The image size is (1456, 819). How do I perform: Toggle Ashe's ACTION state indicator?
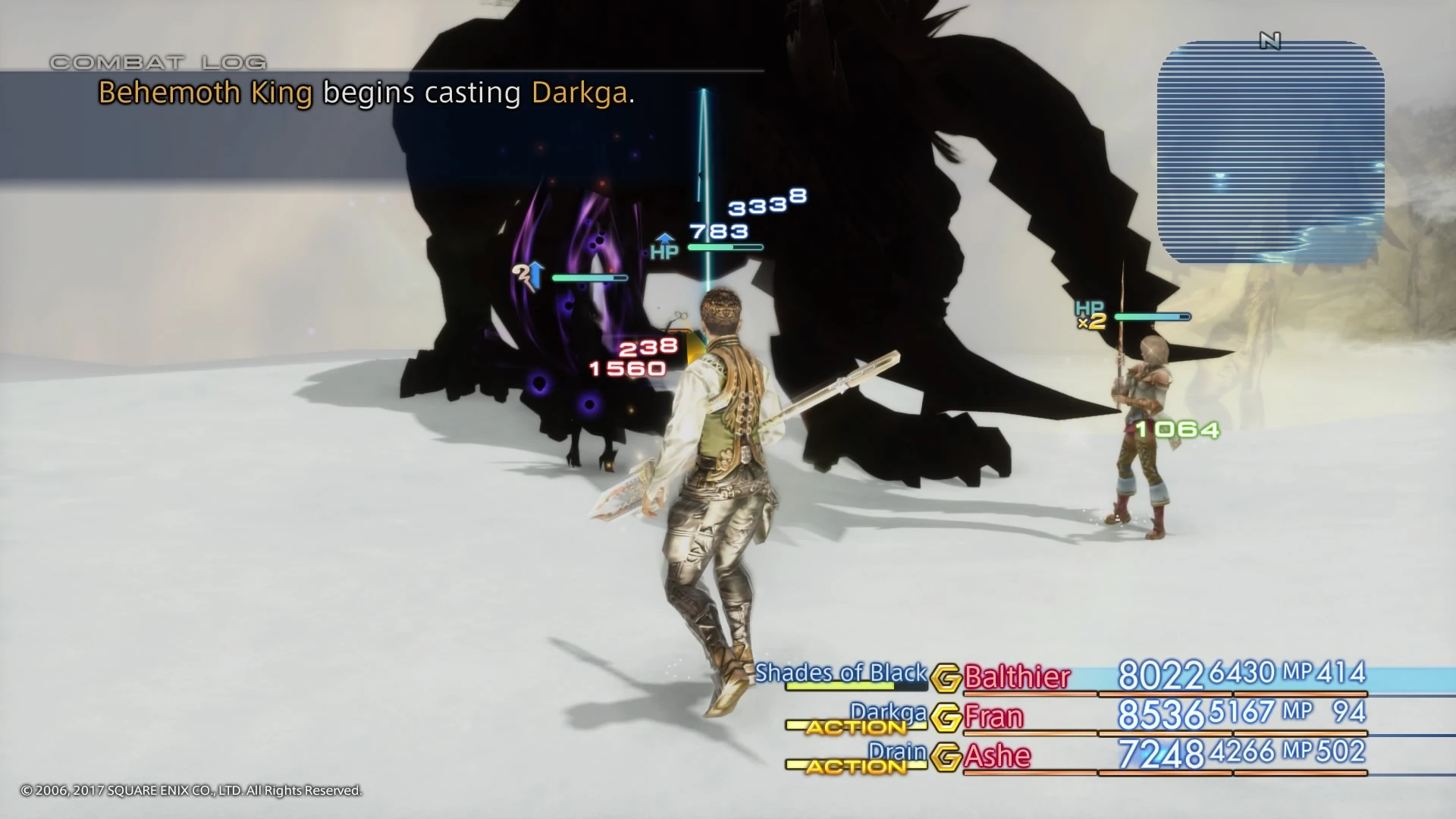click(857, 767)
